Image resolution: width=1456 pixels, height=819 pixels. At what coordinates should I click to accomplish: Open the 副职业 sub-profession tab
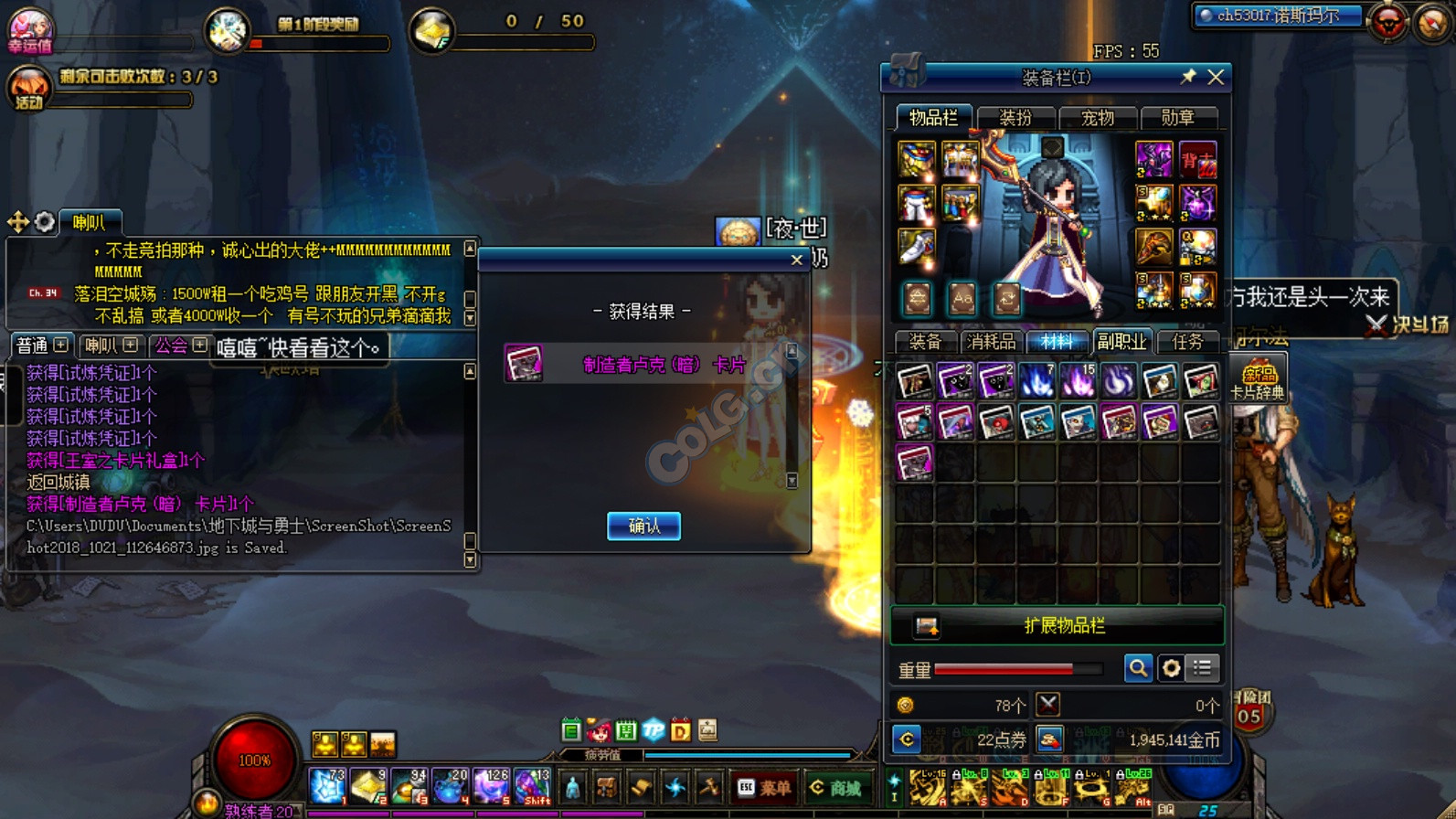pyautogui.click(x=1121, y=342)
